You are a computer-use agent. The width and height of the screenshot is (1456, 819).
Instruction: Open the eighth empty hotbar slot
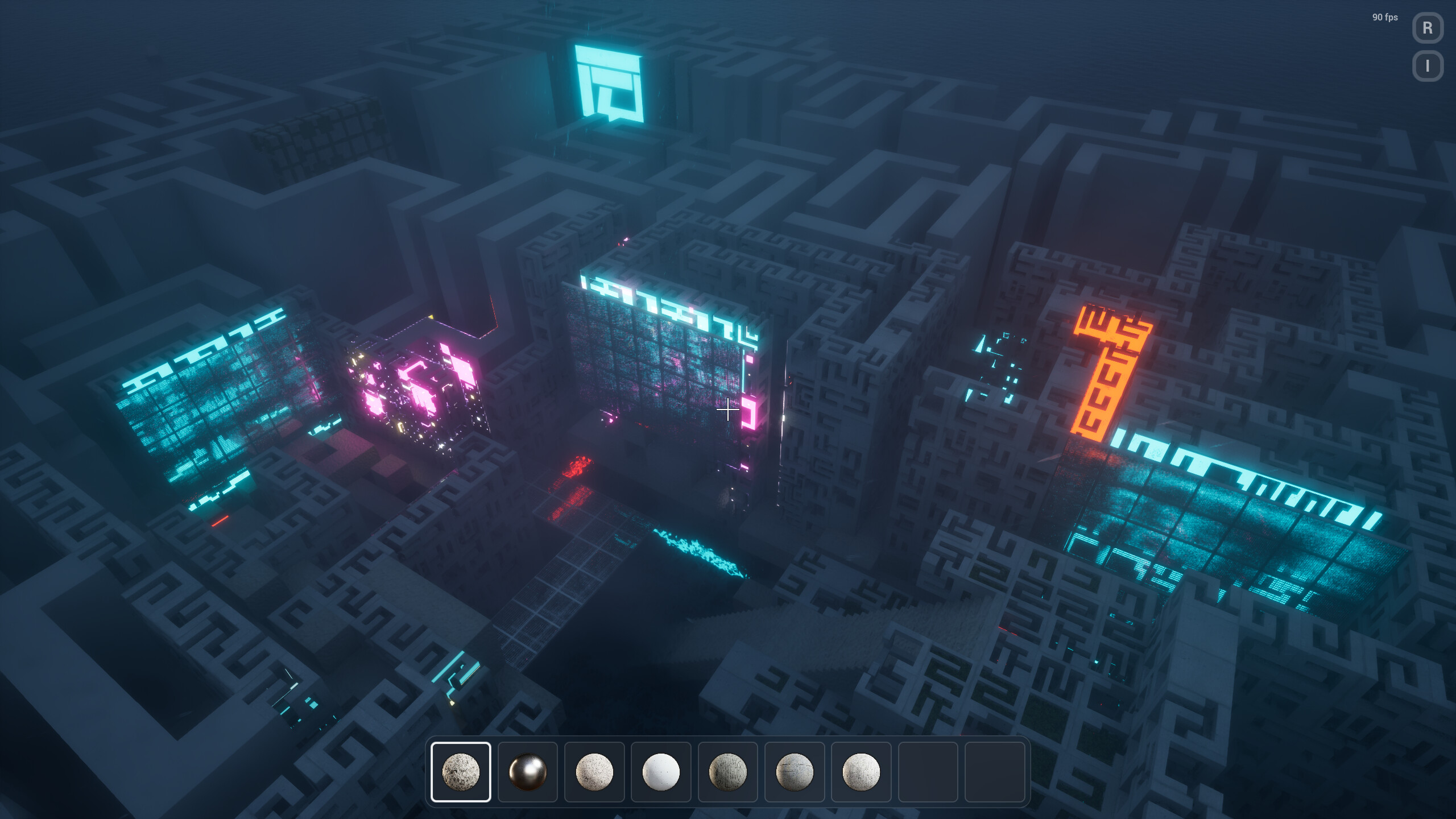click(x=928, y=773)
